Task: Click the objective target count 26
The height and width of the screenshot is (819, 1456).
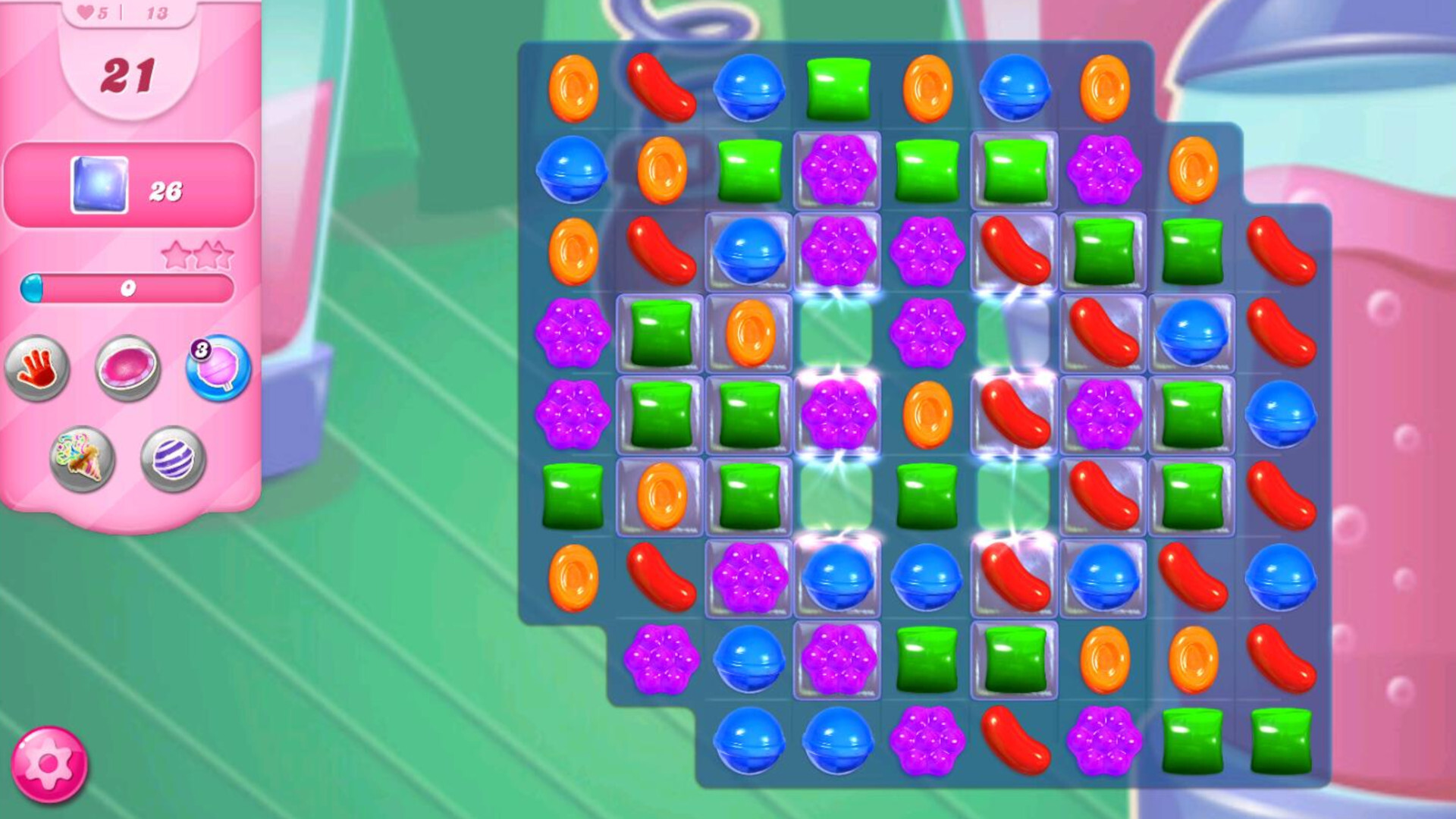Action: point(168,191)
